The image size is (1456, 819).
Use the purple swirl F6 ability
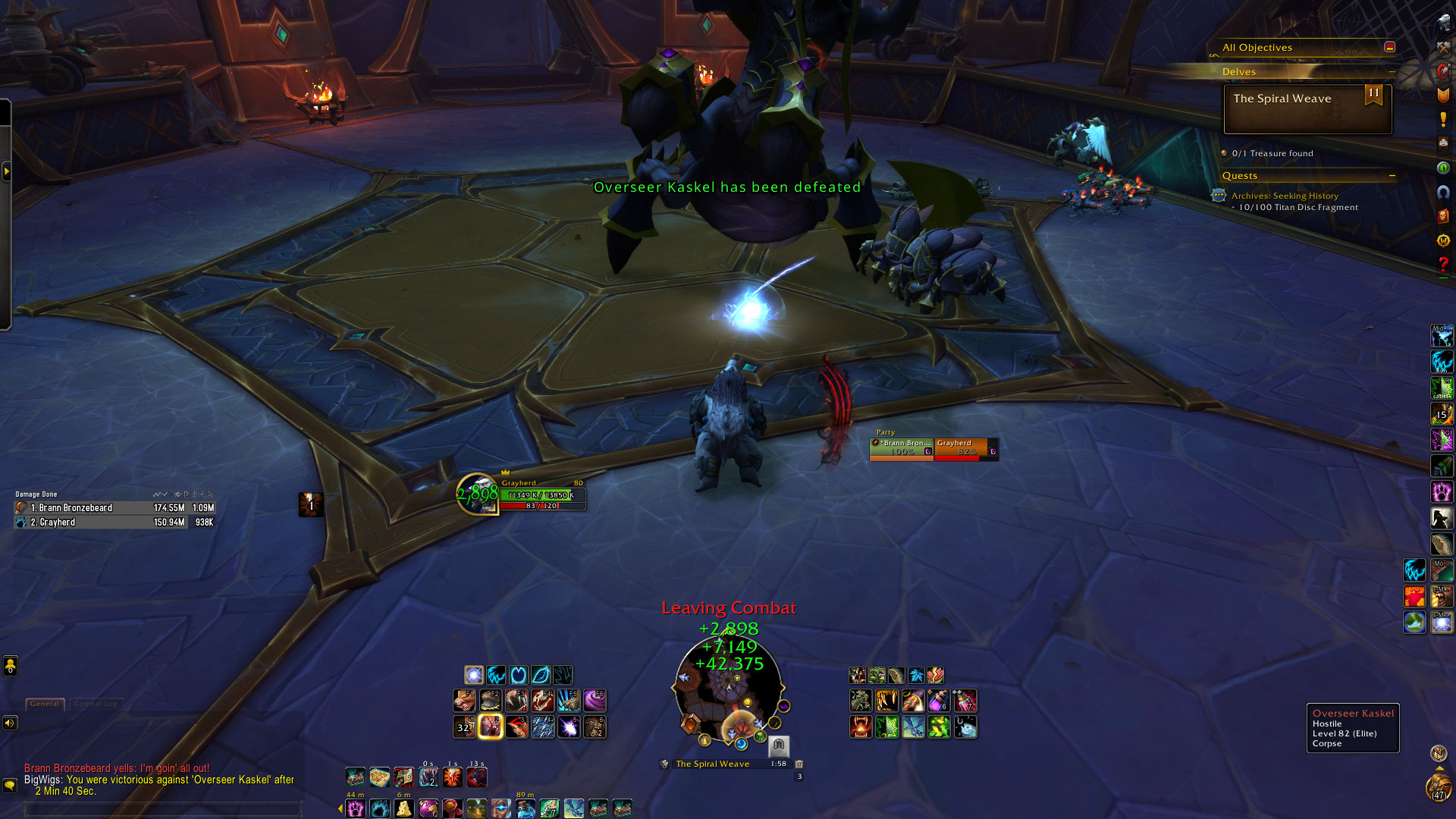pos(595,700)
